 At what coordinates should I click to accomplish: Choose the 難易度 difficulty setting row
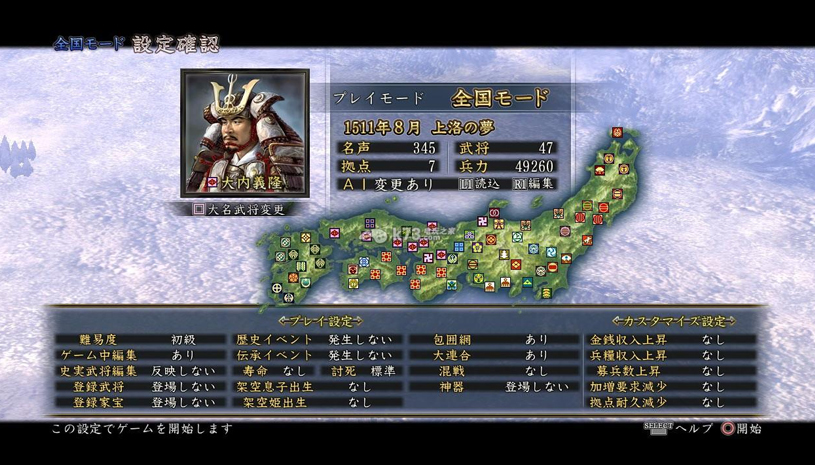(138, 340)
